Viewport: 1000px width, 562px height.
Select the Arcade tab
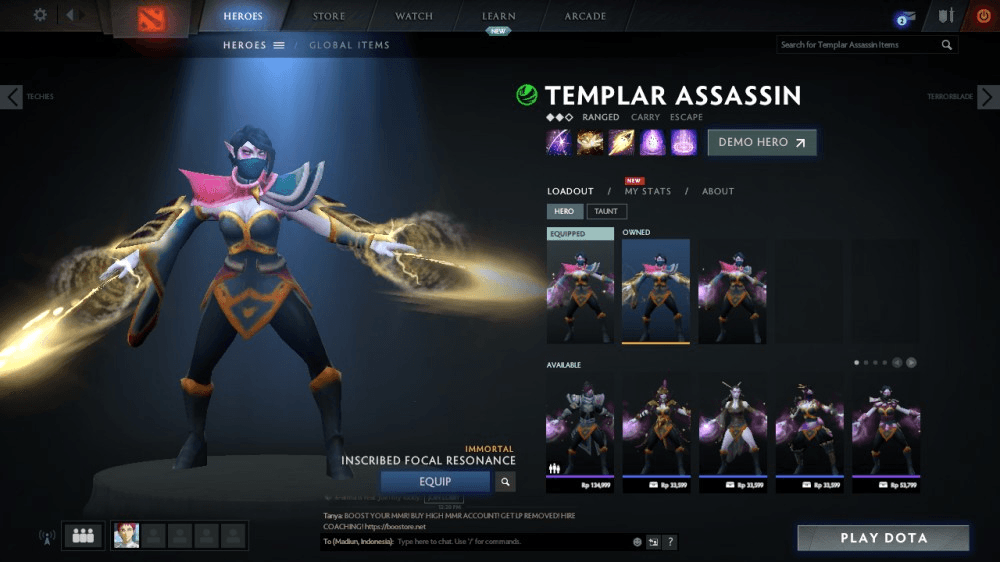[585, 16]
